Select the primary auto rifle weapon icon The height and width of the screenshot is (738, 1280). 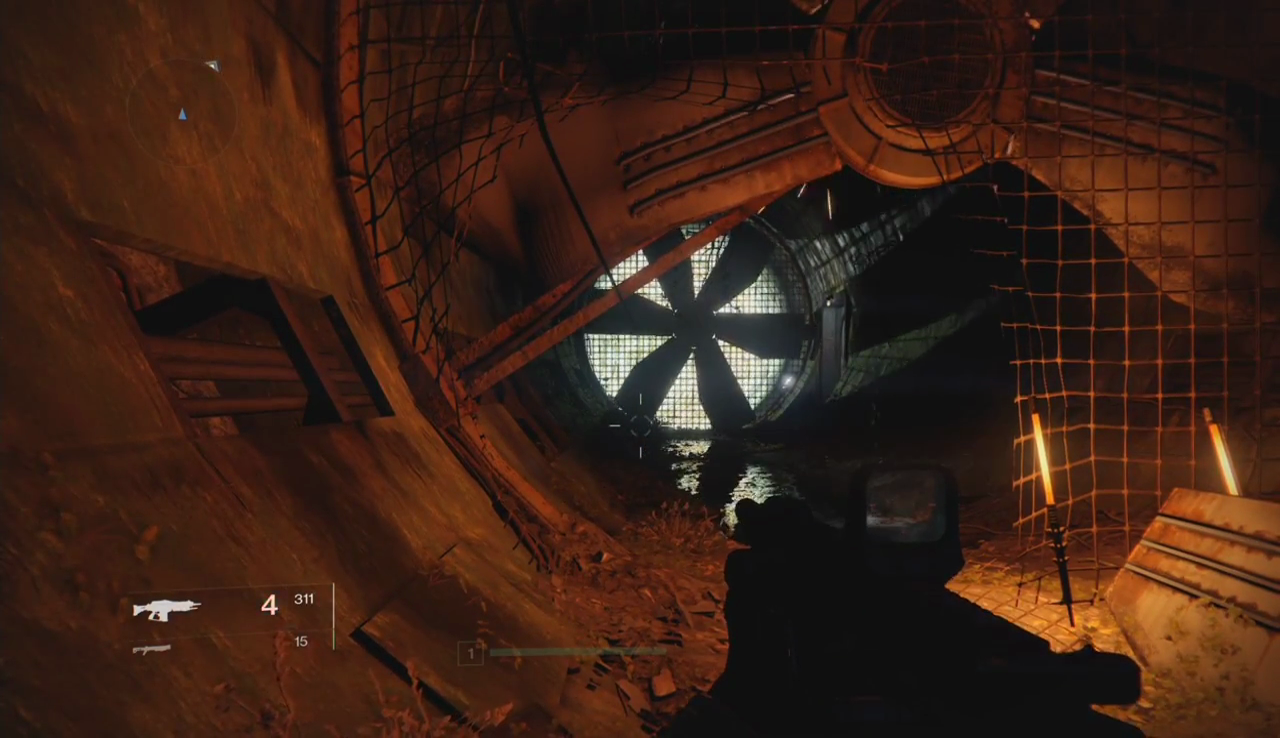167,608
